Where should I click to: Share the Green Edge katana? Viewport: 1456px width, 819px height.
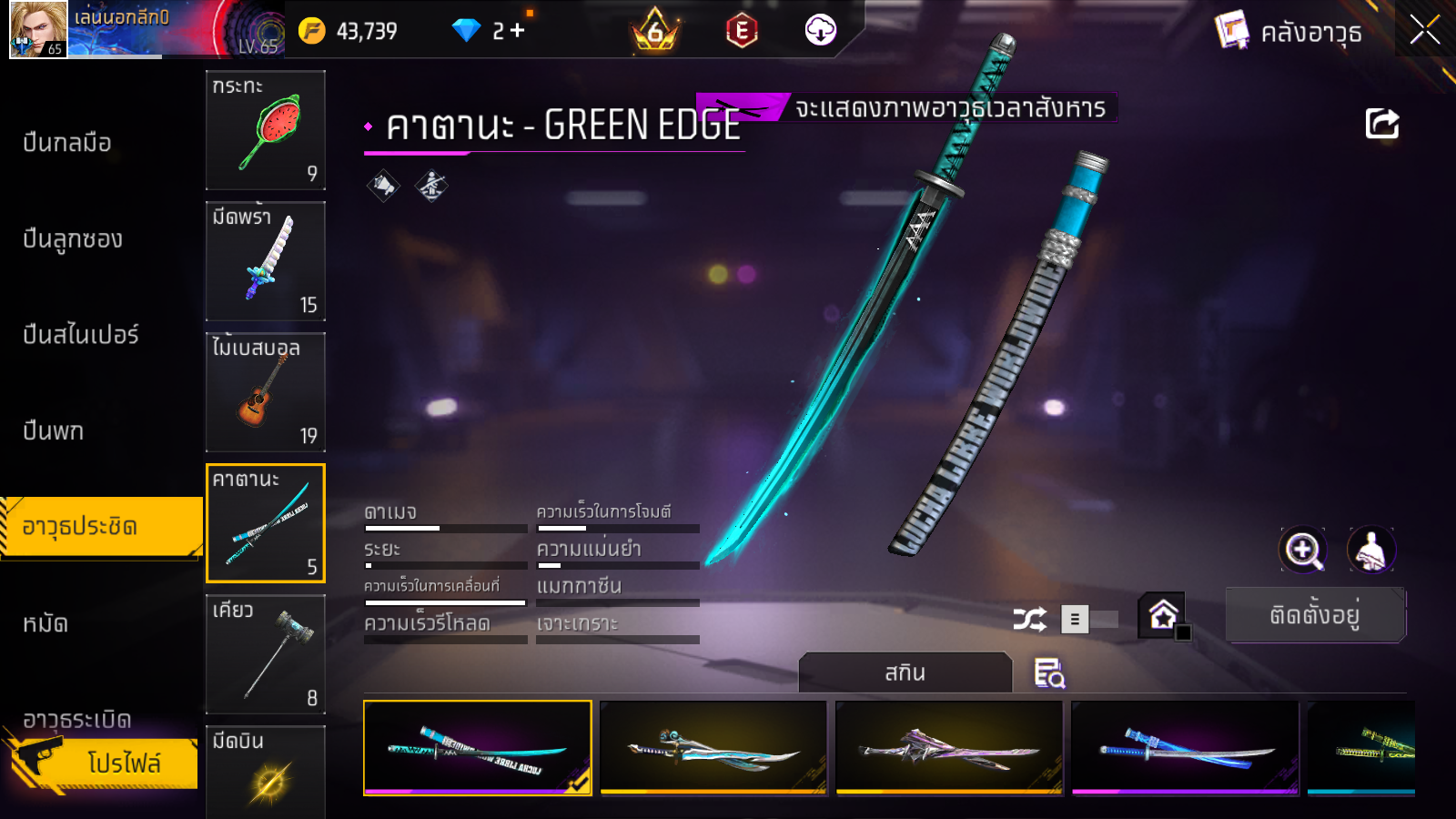coord(1381,124)
